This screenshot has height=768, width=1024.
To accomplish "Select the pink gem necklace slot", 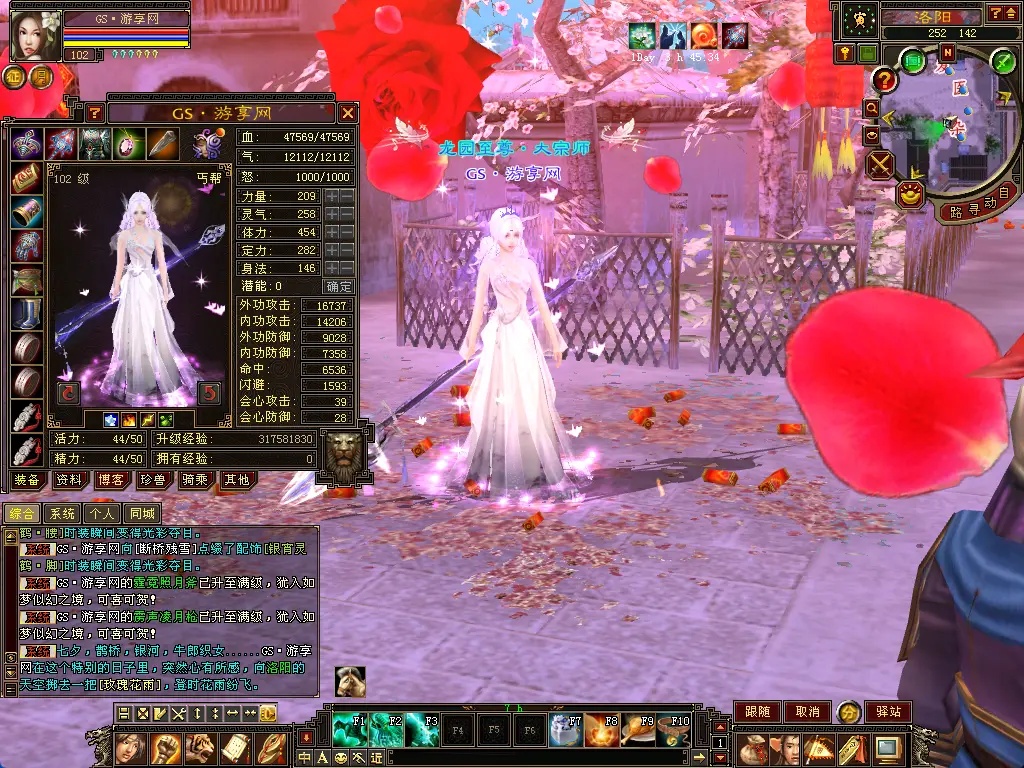I will (x=128, y=144).
